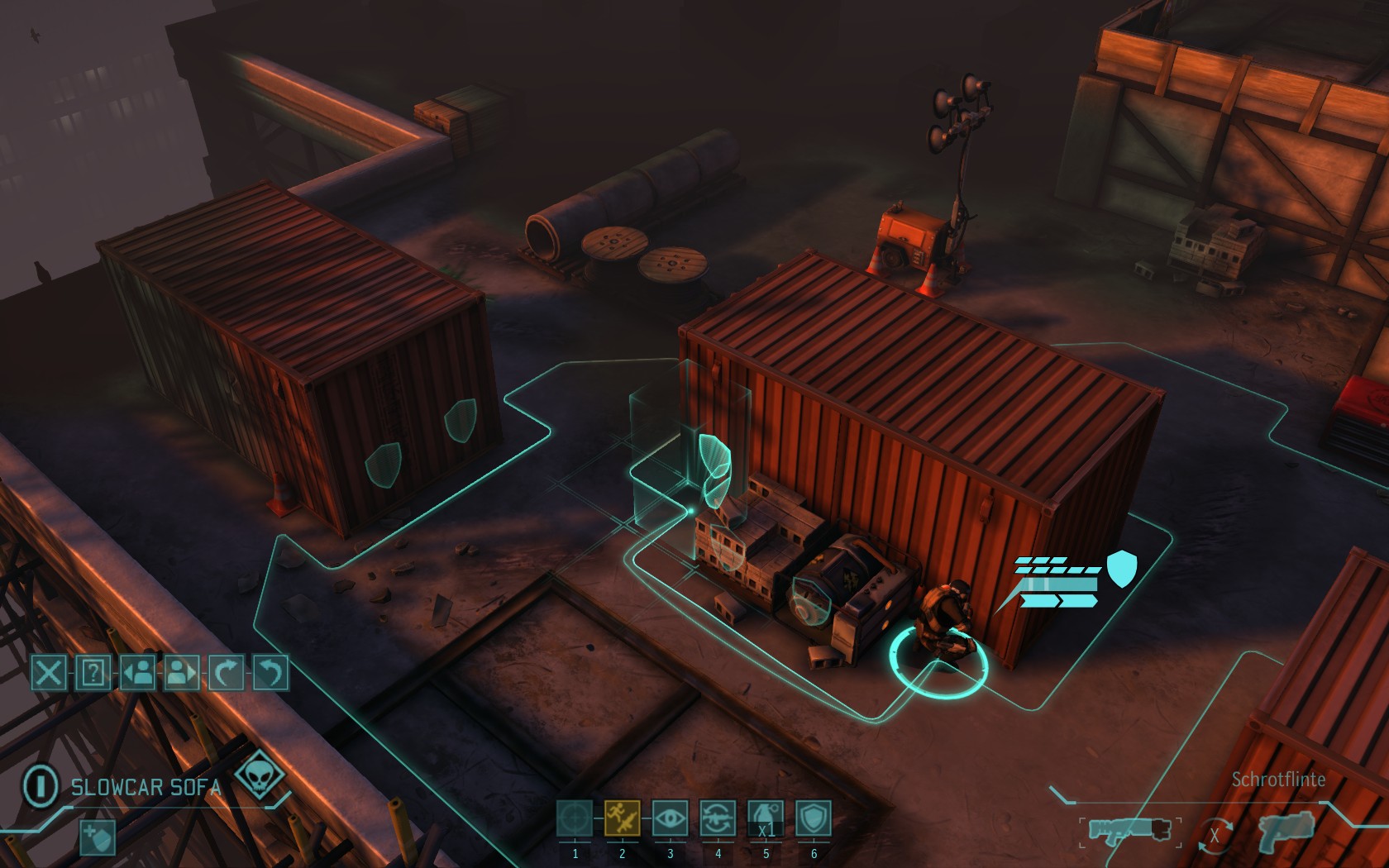Screen dimensions: 1389x868
Task: Select the grenade ability
Action: (766, 818)
